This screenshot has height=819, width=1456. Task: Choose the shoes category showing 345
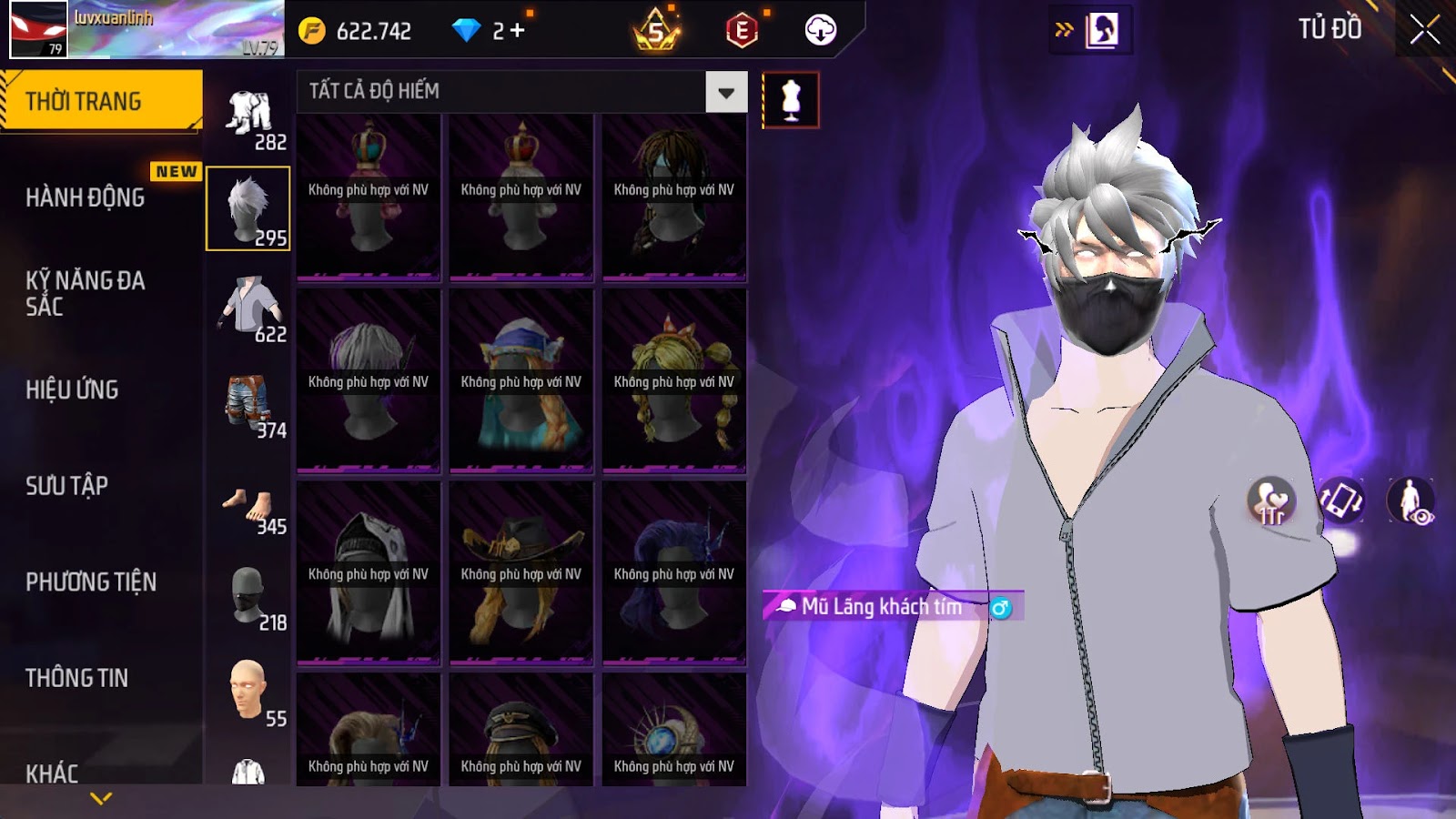[x=248, y=506]
